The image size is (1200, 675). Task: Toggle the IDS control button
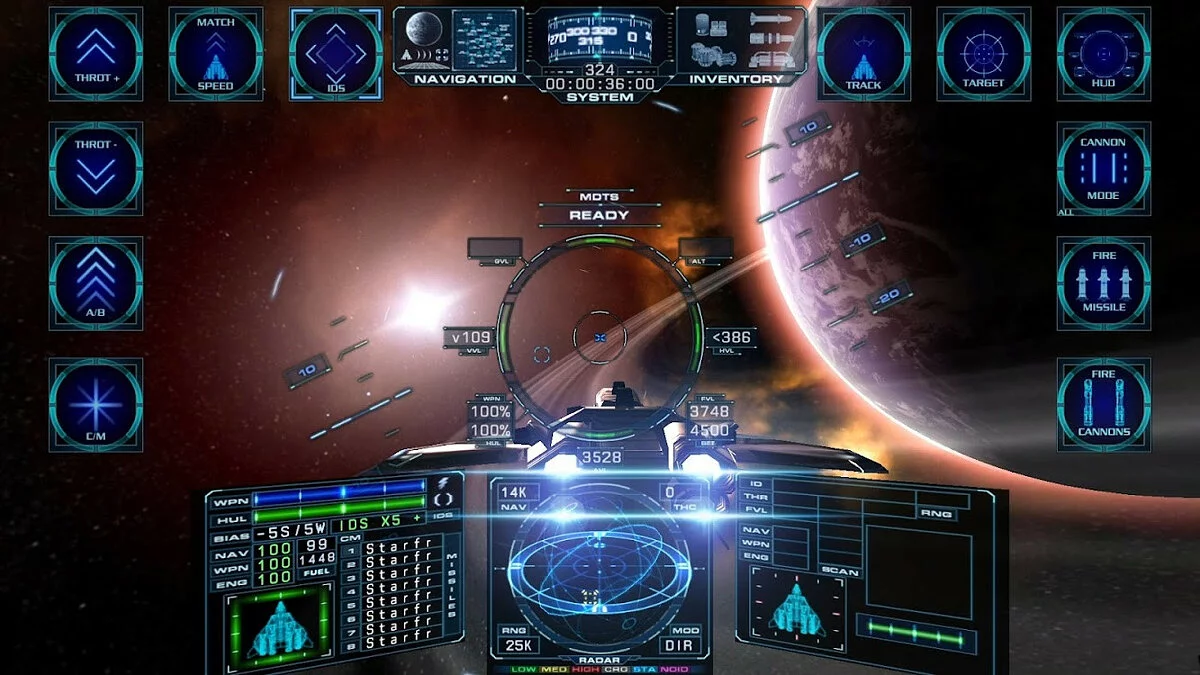click(336, 53)
